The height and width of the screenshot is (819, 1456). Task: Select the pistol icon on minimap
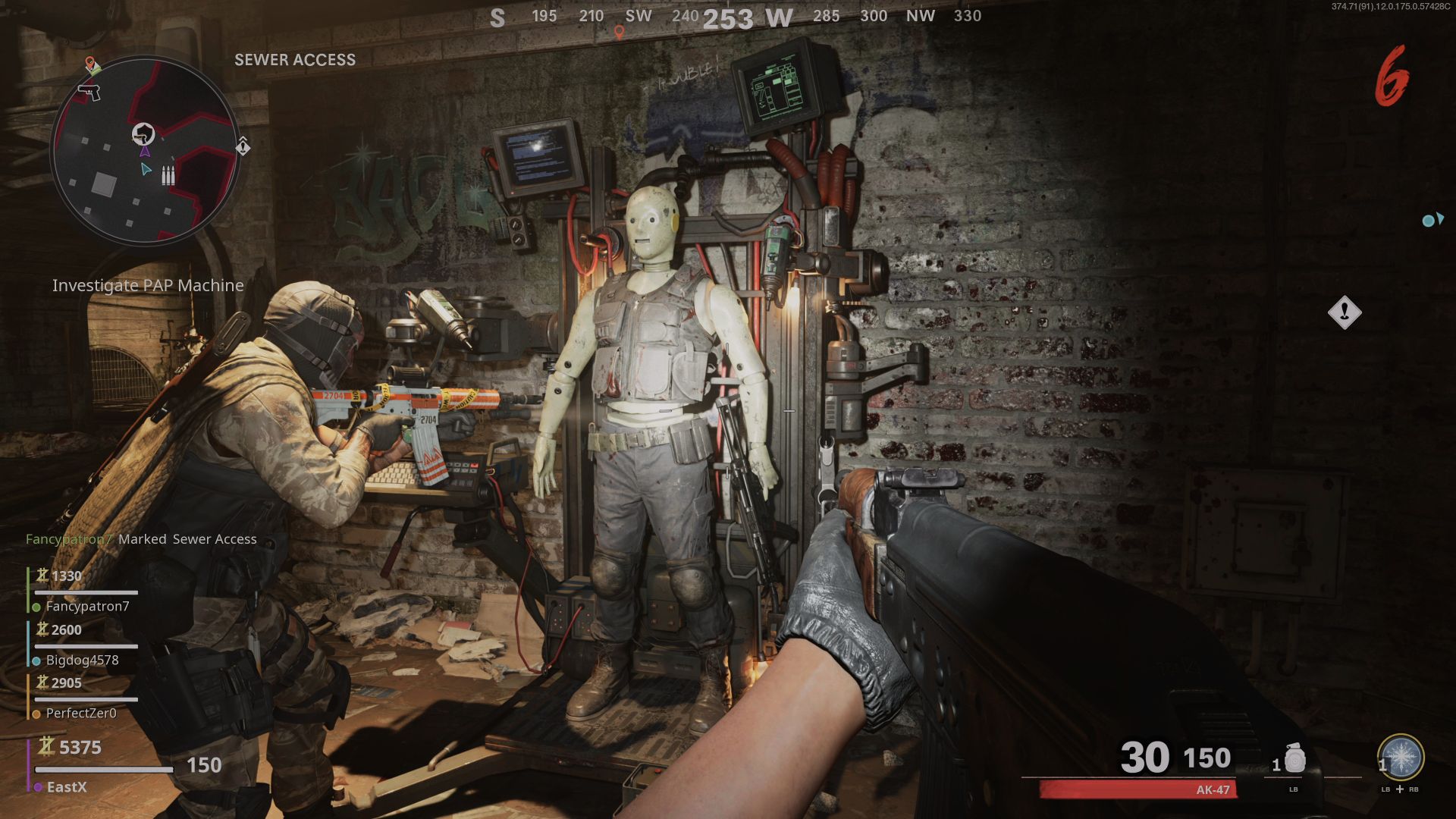89,92
